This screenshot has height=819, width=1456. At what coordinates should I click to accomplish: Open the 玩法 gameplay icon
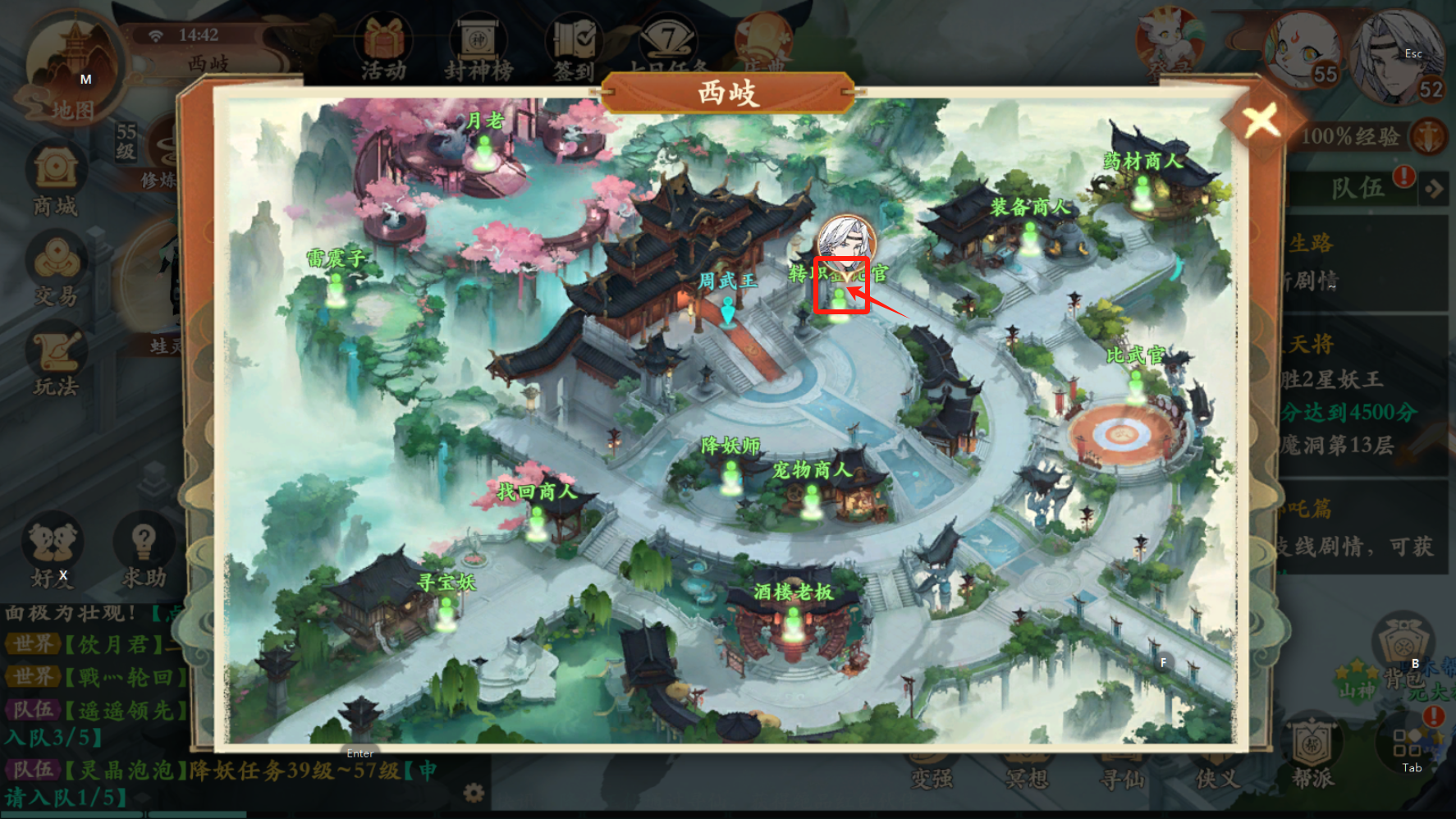(x=56, y=361)
